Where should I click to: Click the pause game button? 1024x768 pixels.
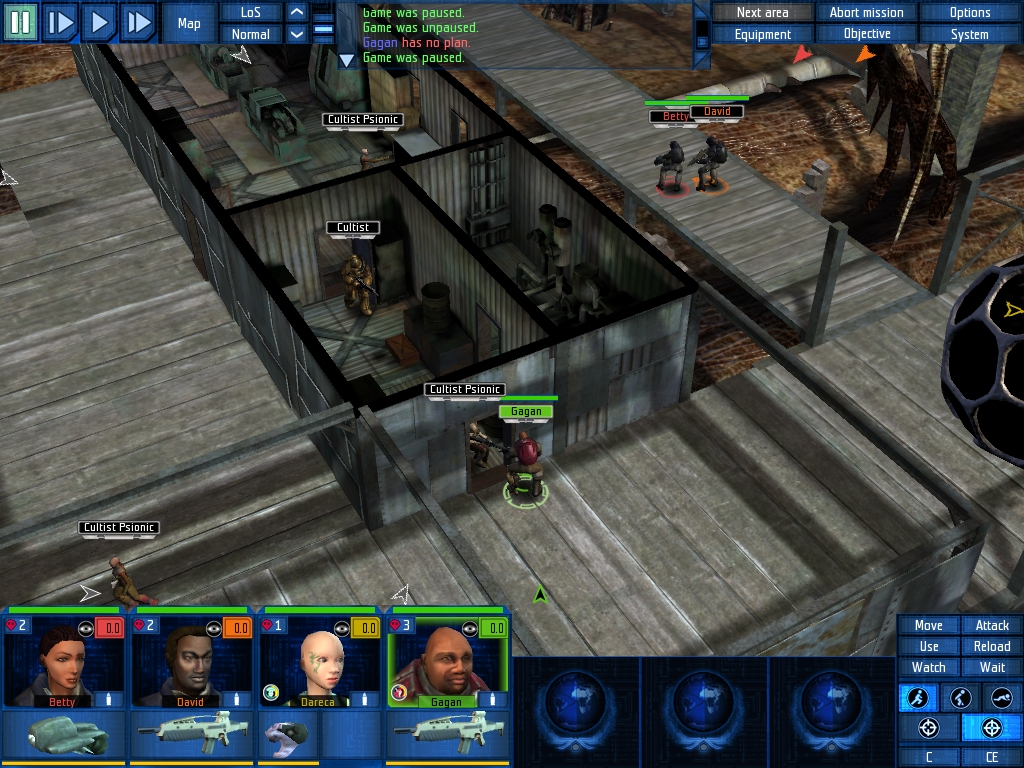coord(20,21)
